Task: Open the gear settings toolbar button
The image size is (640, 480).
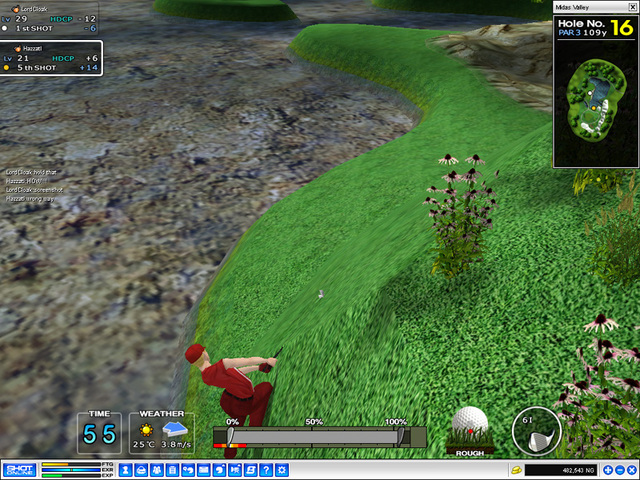Action: 282,470
